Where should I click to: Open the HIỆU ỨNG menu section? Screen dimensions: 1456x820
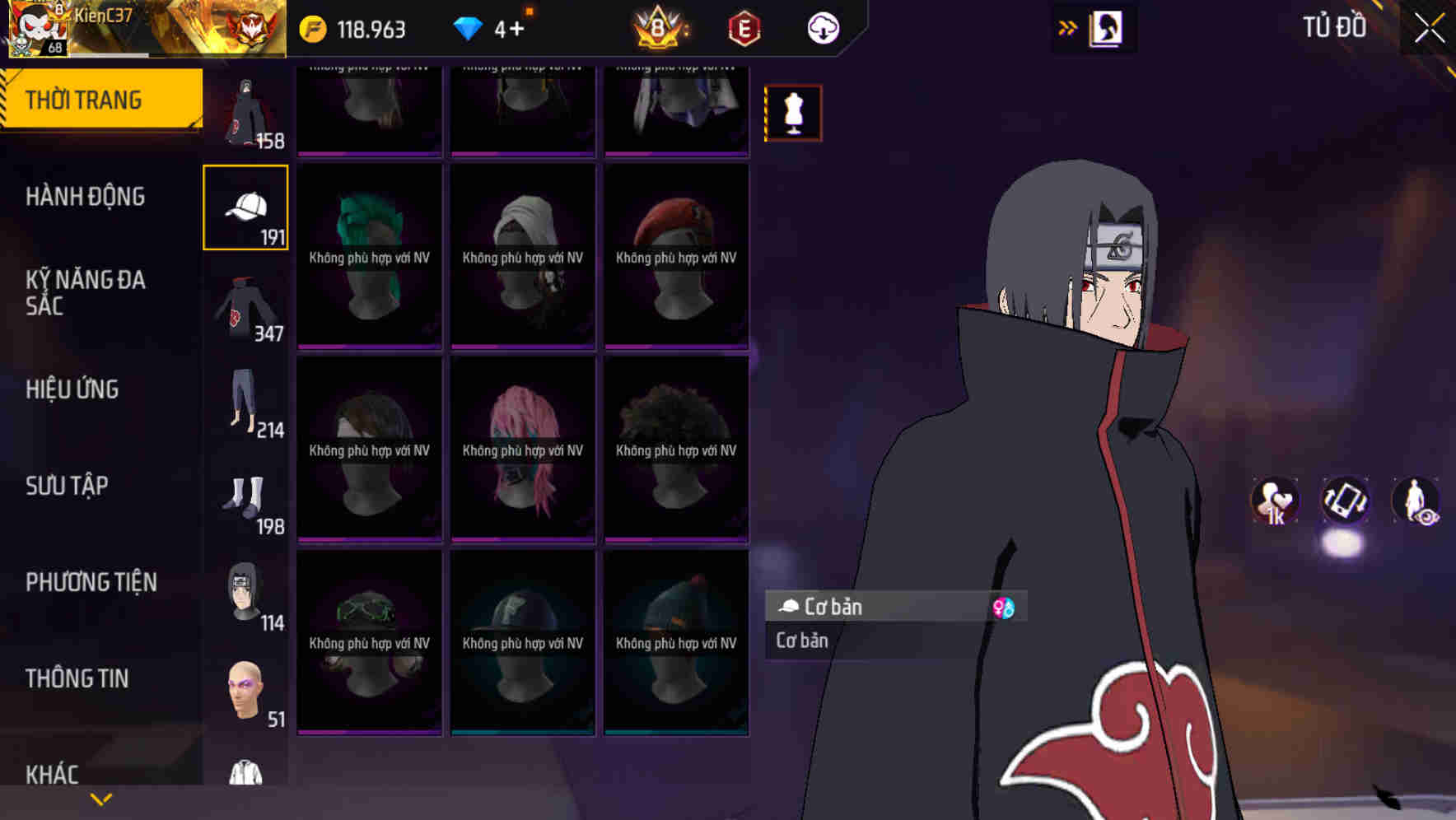(x=72, y=389)
